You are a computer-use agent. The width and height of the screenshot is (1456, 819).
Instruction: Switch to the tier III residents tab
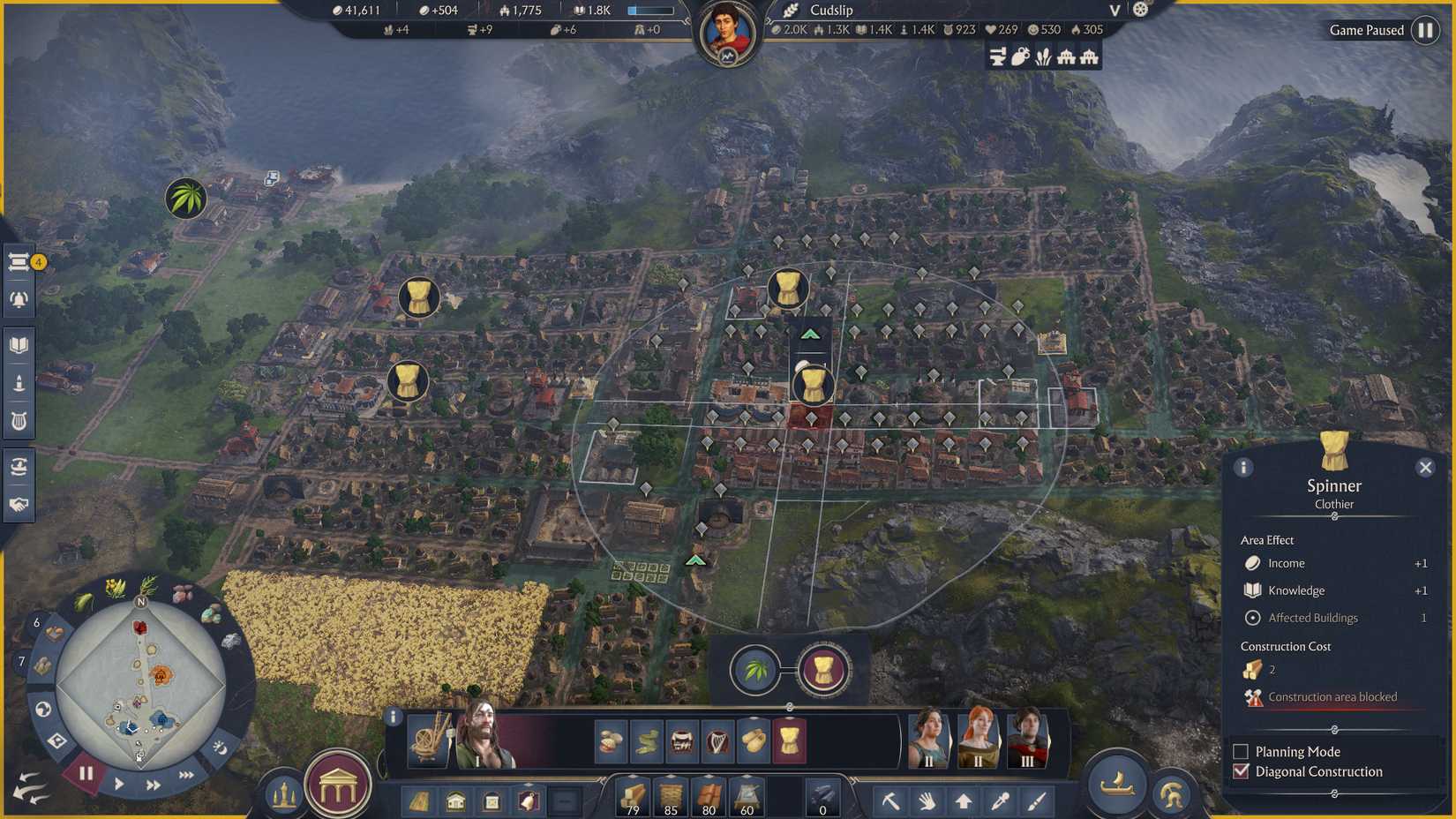tap(1028, 741)
